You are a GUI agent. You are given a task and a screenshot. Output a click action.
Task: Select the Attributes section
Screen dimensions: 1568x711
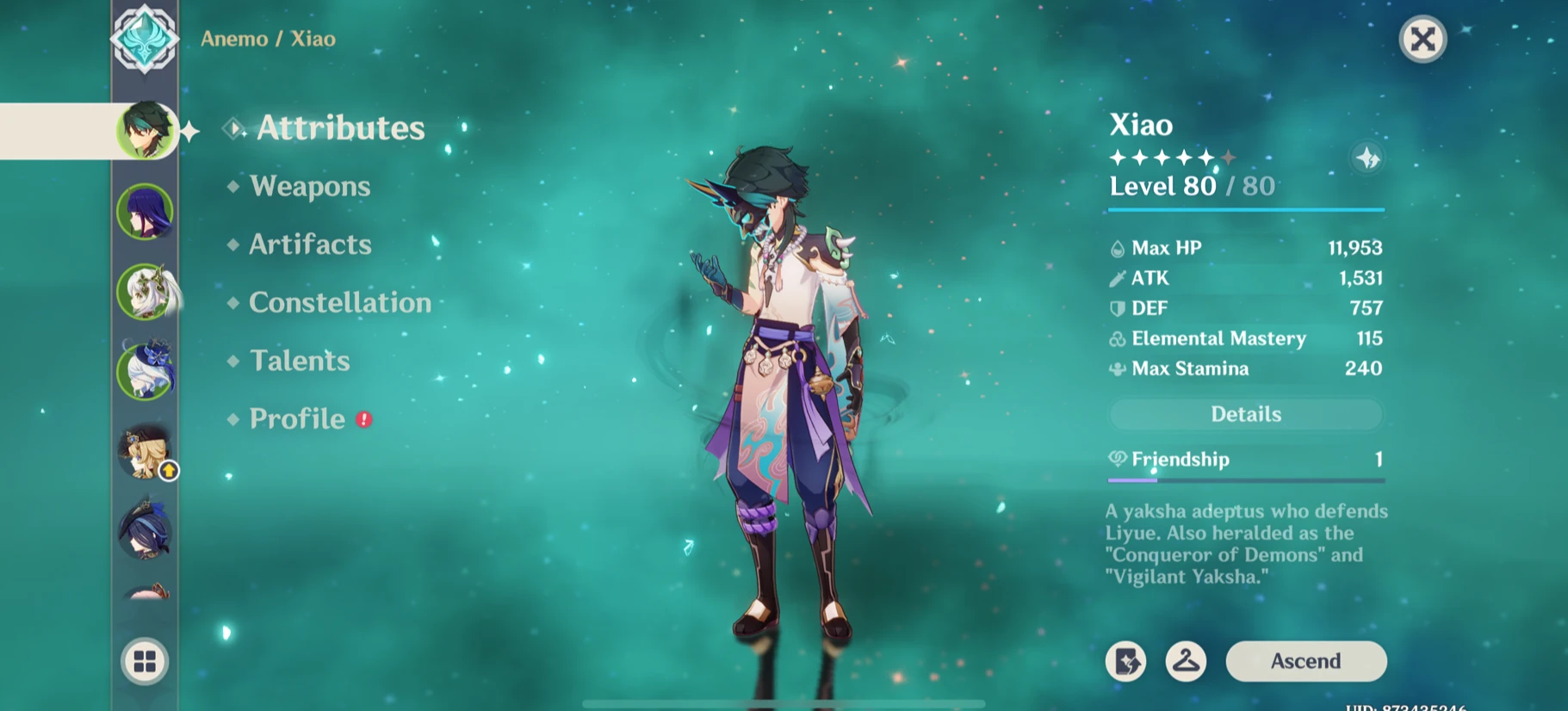(x=338, y=127)
